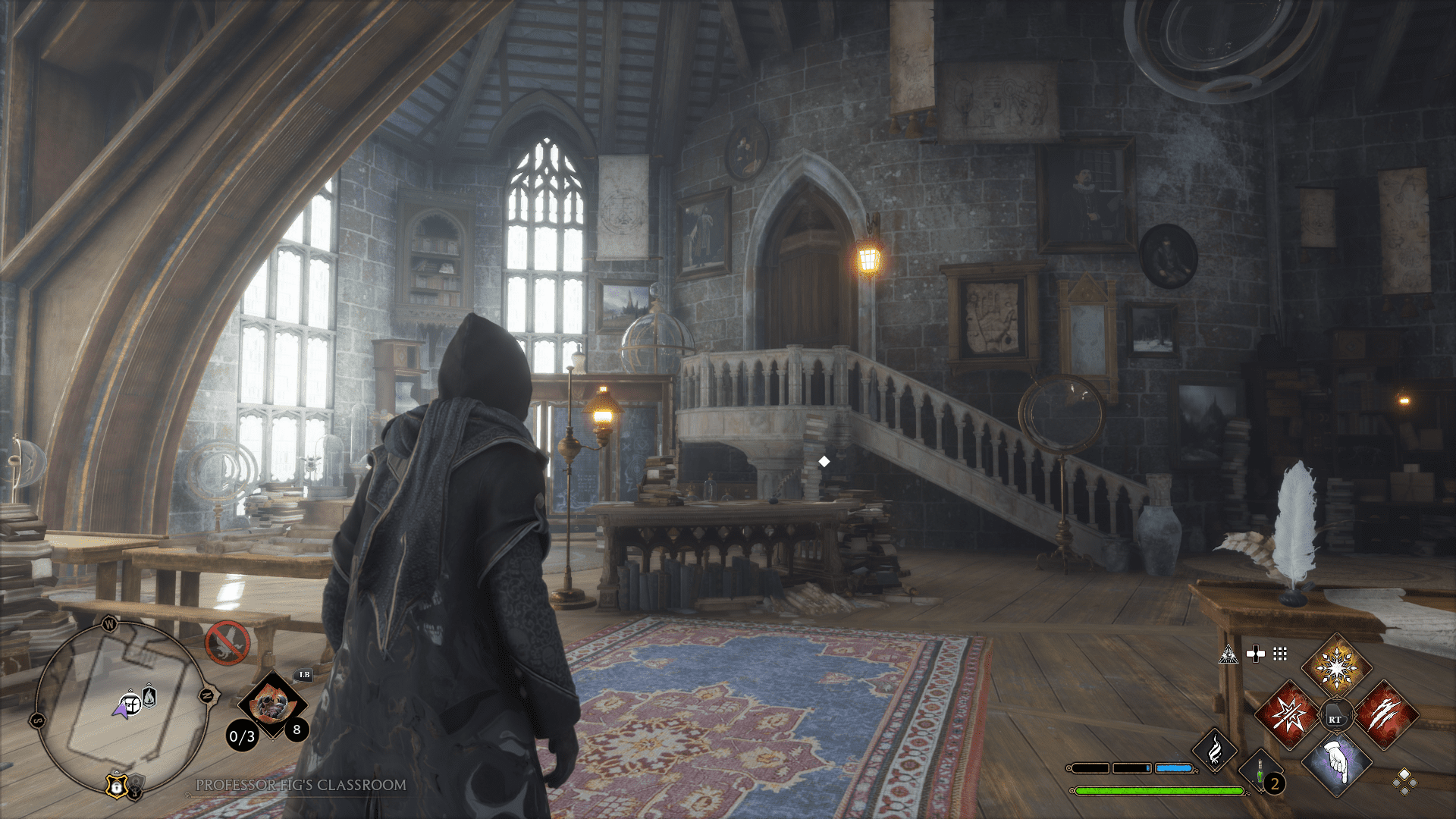Screen dimensions: 1456x819
Task: Activate the red starburst wand spell
Action: coord(1288,714)
